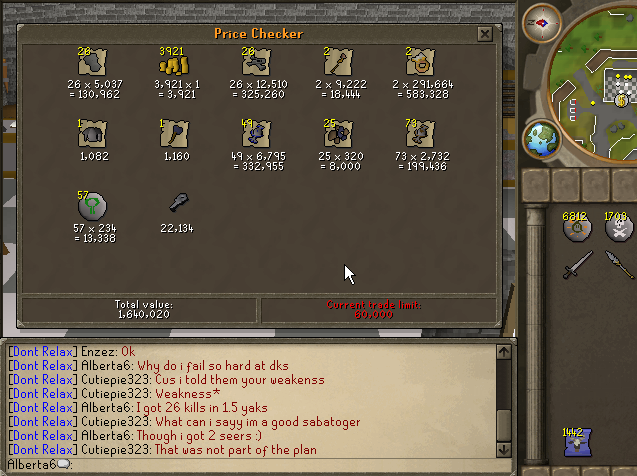Image resolution: width=637 pixels, height=476 pixels.
Task: Select the skull rune stack of 1709
Action: pyautogui.click(x=618, y=228)
